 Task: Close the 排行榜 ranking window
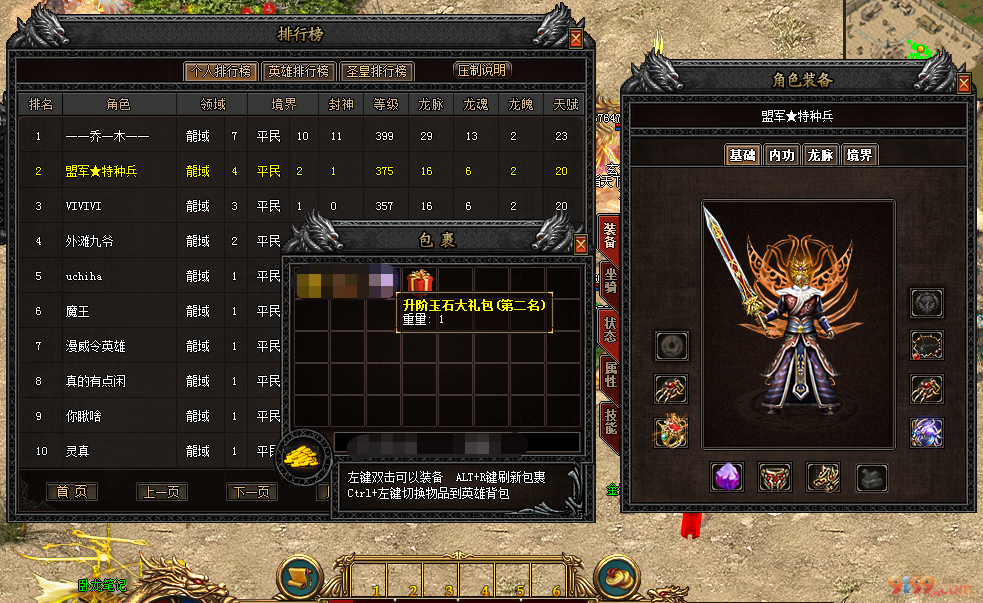click(x=576, y=39)
